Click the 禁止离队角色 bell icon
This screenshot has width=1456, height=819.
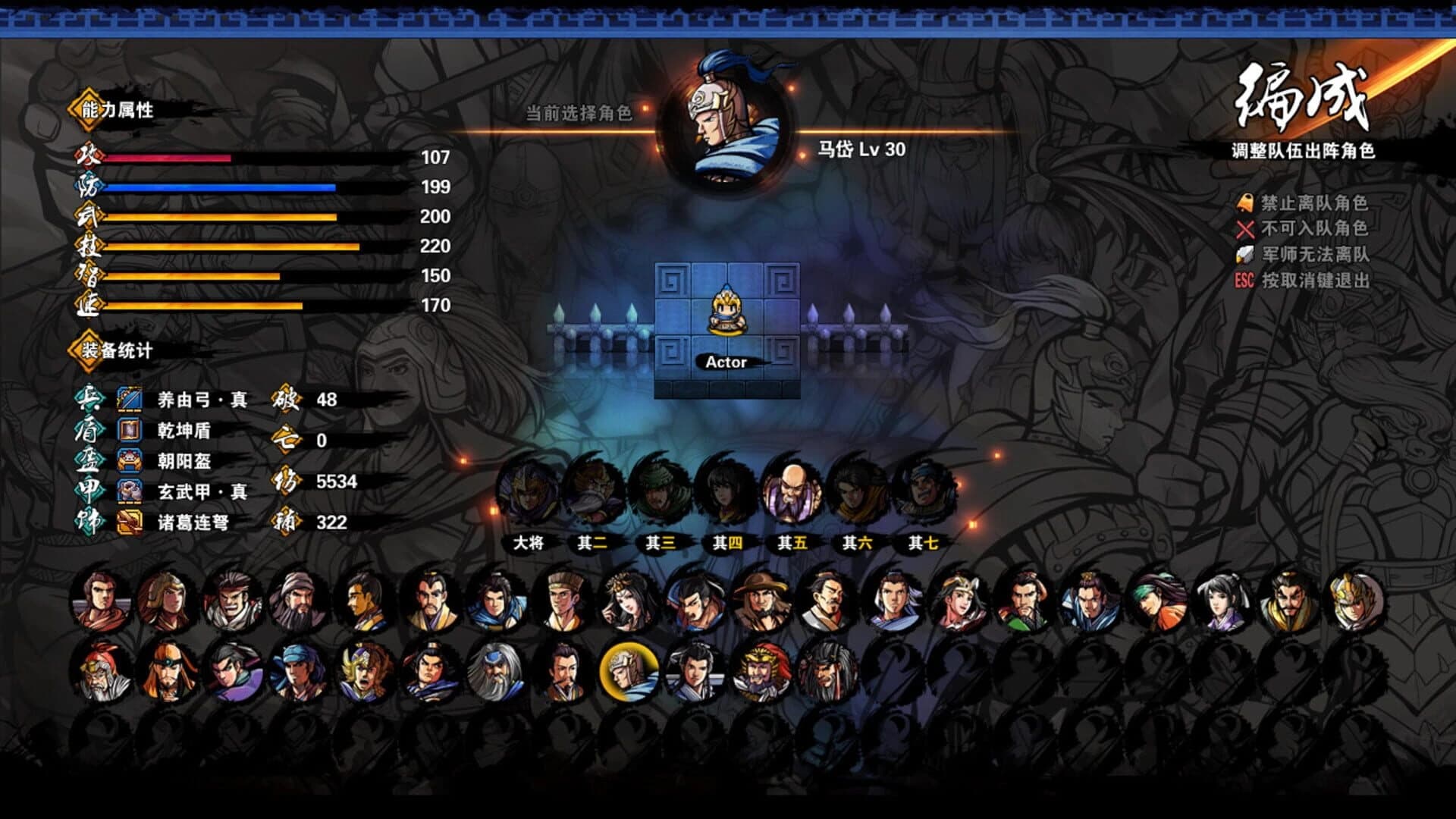pyautogui.click(x=1247, y=202)
